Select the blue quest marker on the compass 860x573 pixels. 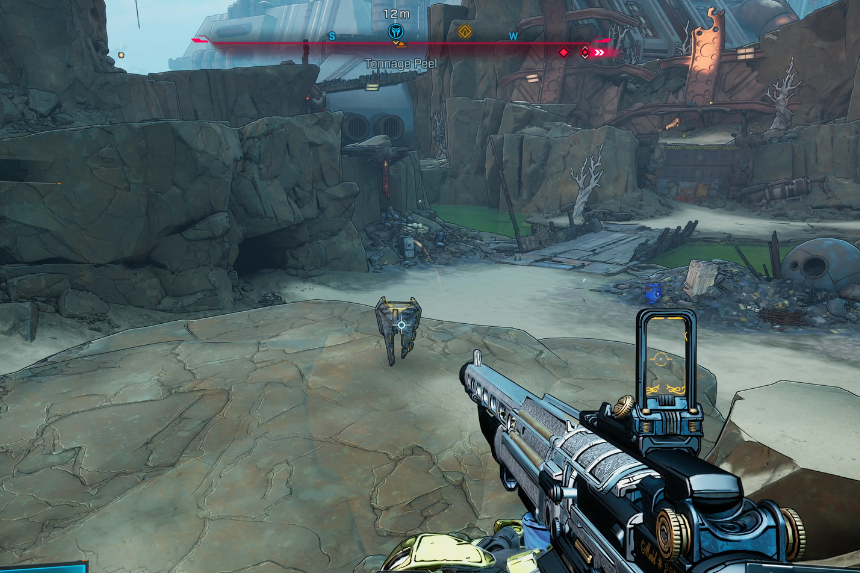pos(395,32)
